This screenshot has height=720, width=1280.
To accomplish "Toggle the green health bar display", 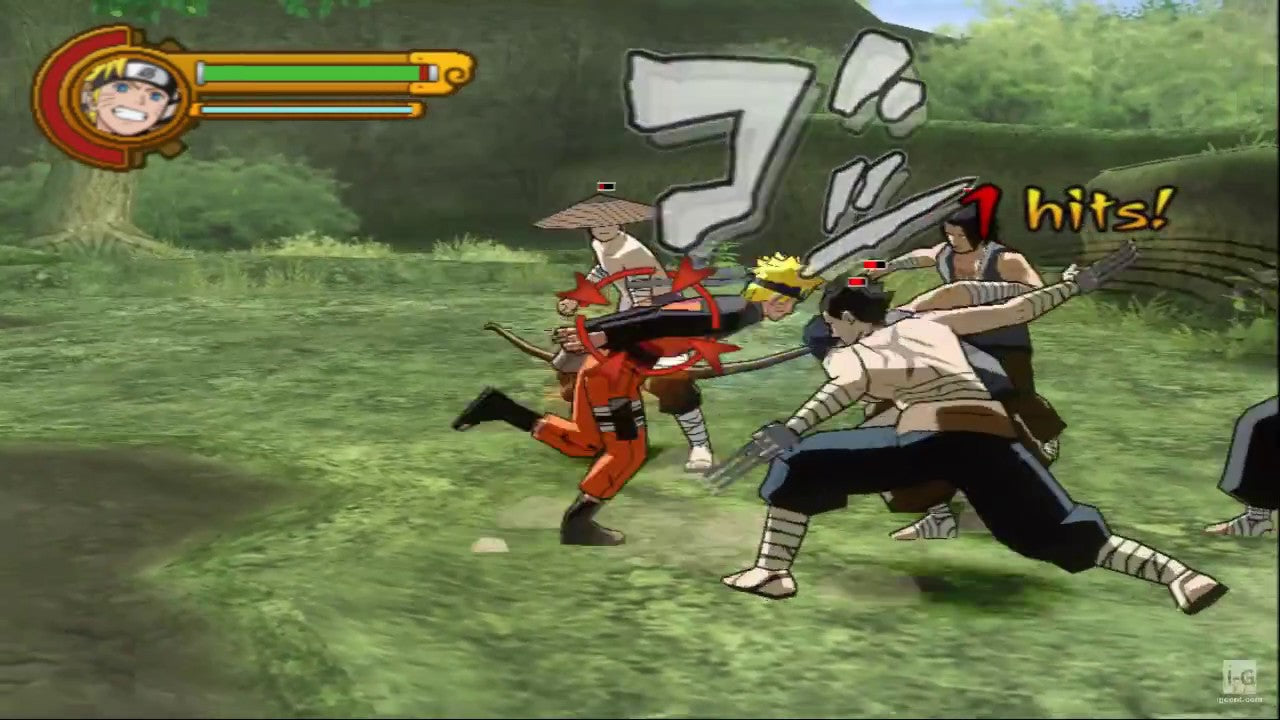I will (310, 73).
